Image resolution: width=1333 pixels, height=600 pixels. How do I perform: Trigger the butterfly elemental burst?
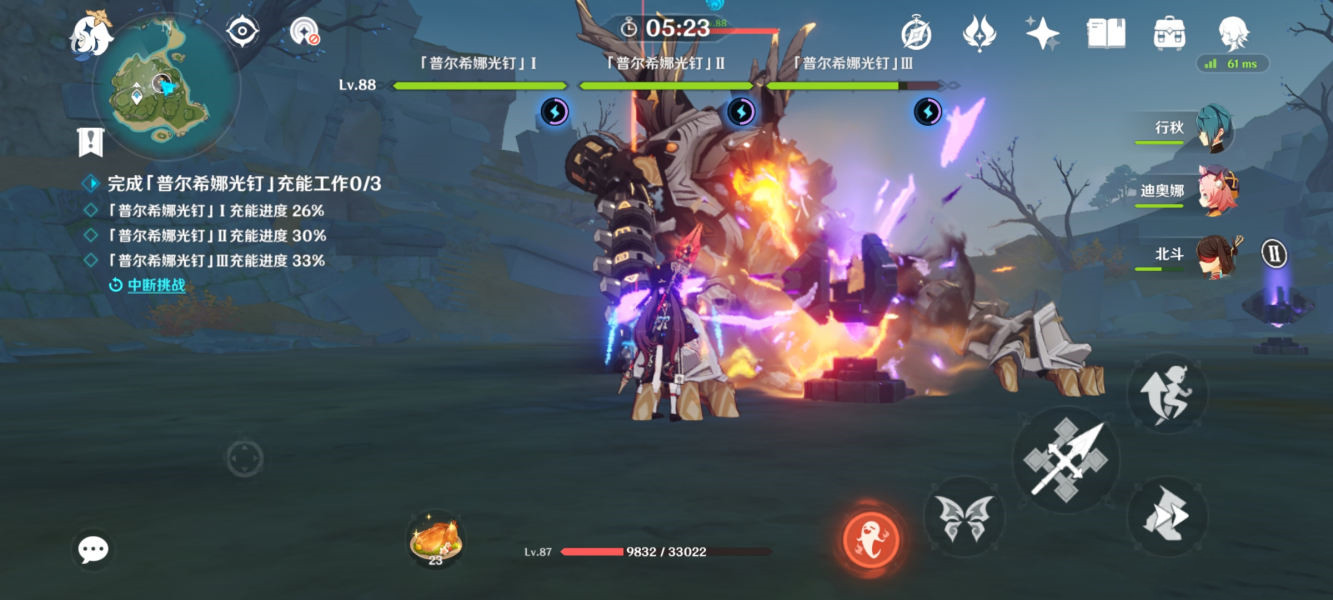(x=964, y=517)
